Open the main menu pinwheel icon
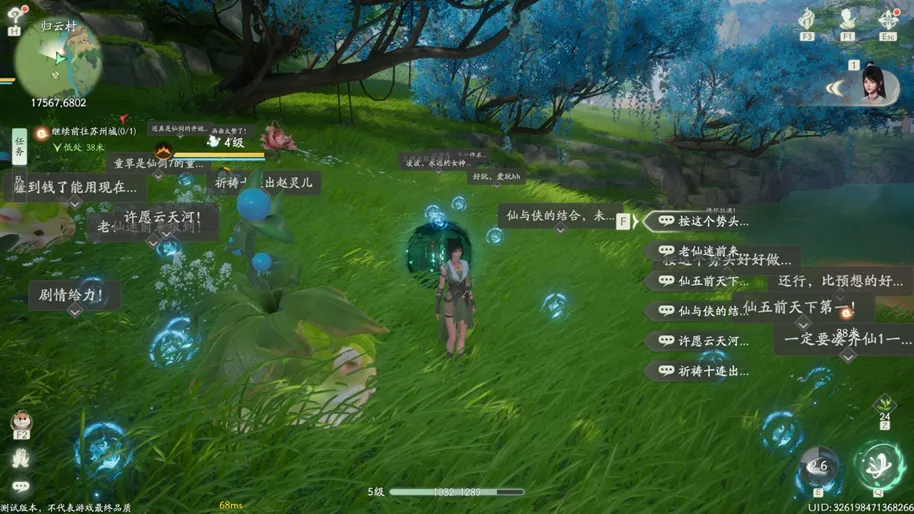The height and width of the screenshot is (514, 914). tap(887, 19)
